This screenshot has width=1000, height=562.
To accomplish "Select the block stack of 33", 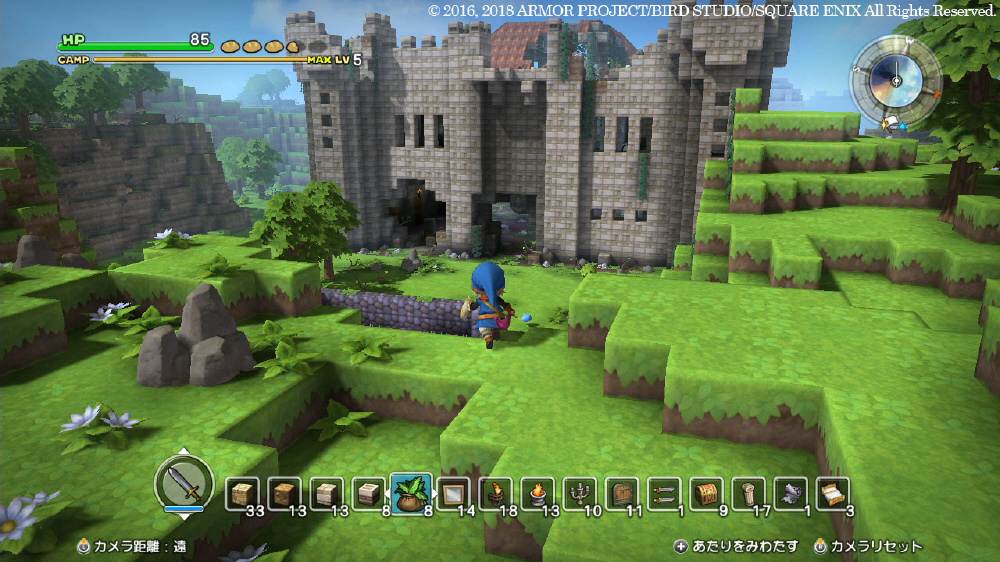I will tap(240, 494).
